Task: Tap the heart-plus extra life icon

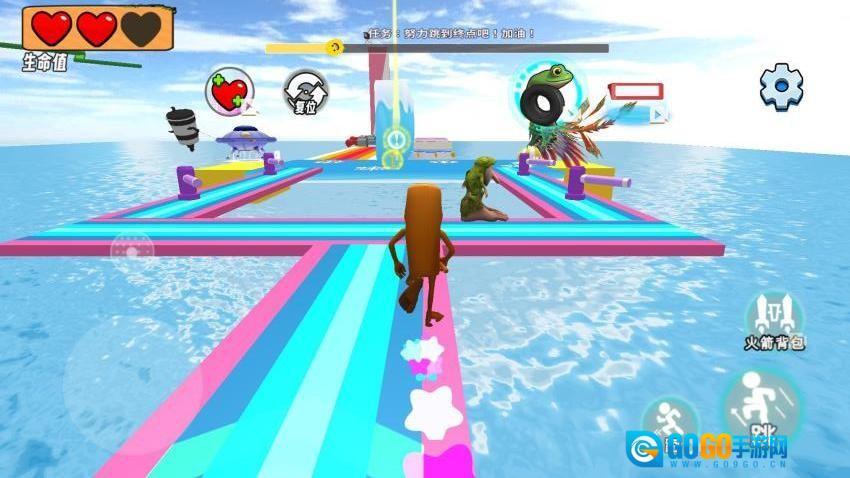Action: point(229,92)
